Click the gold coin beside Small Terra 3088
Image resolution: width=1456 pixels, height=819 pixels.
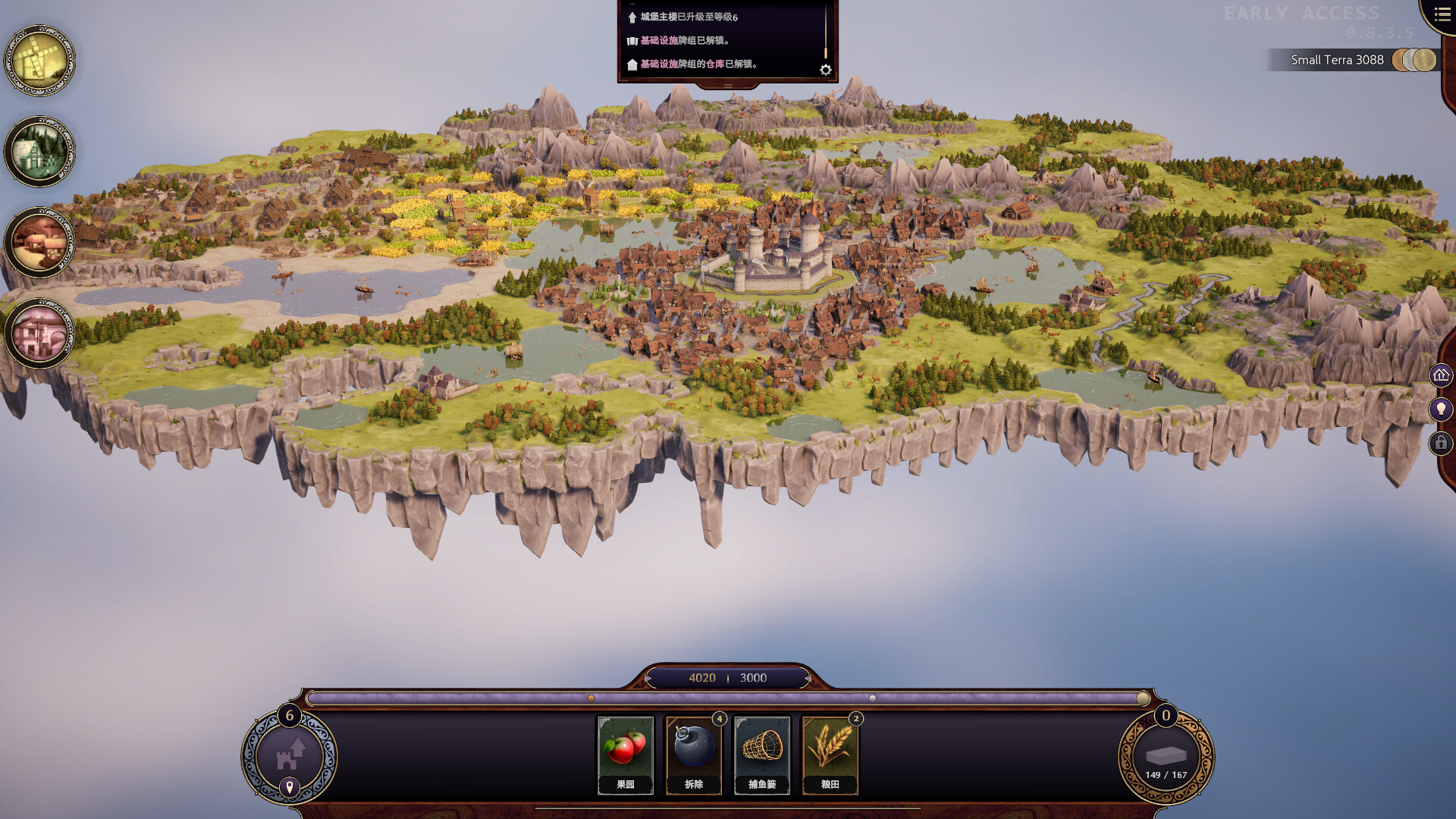[x=1423, y=60]
